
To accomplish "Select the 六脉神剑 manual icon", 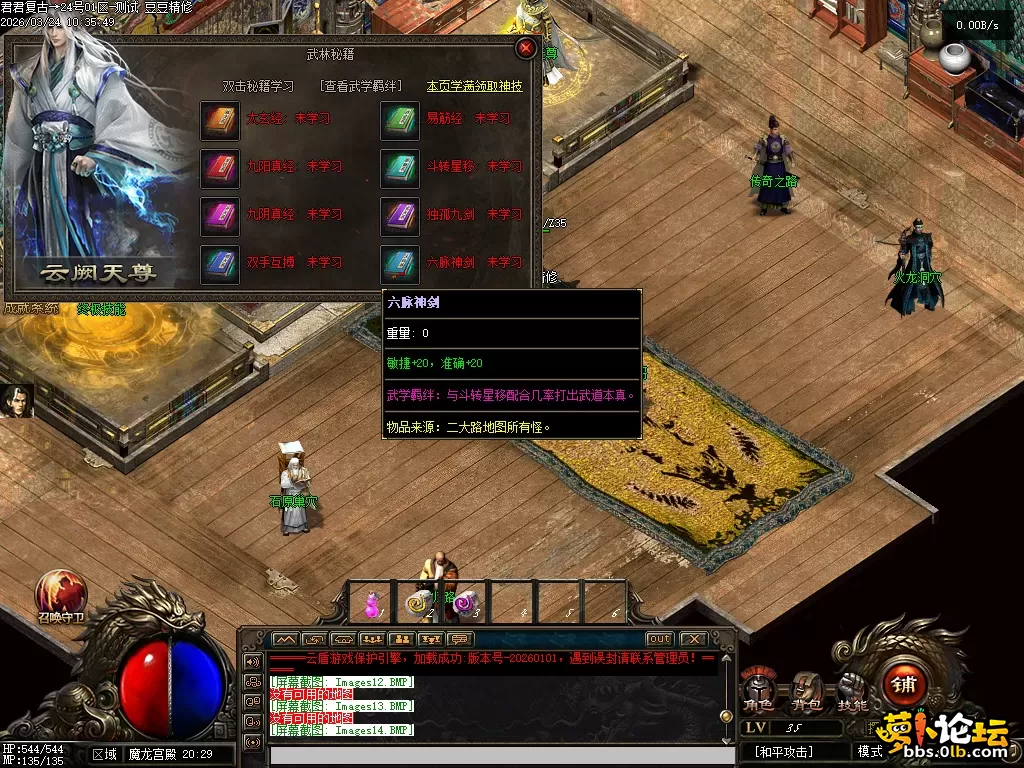I will tap(400, 263).
